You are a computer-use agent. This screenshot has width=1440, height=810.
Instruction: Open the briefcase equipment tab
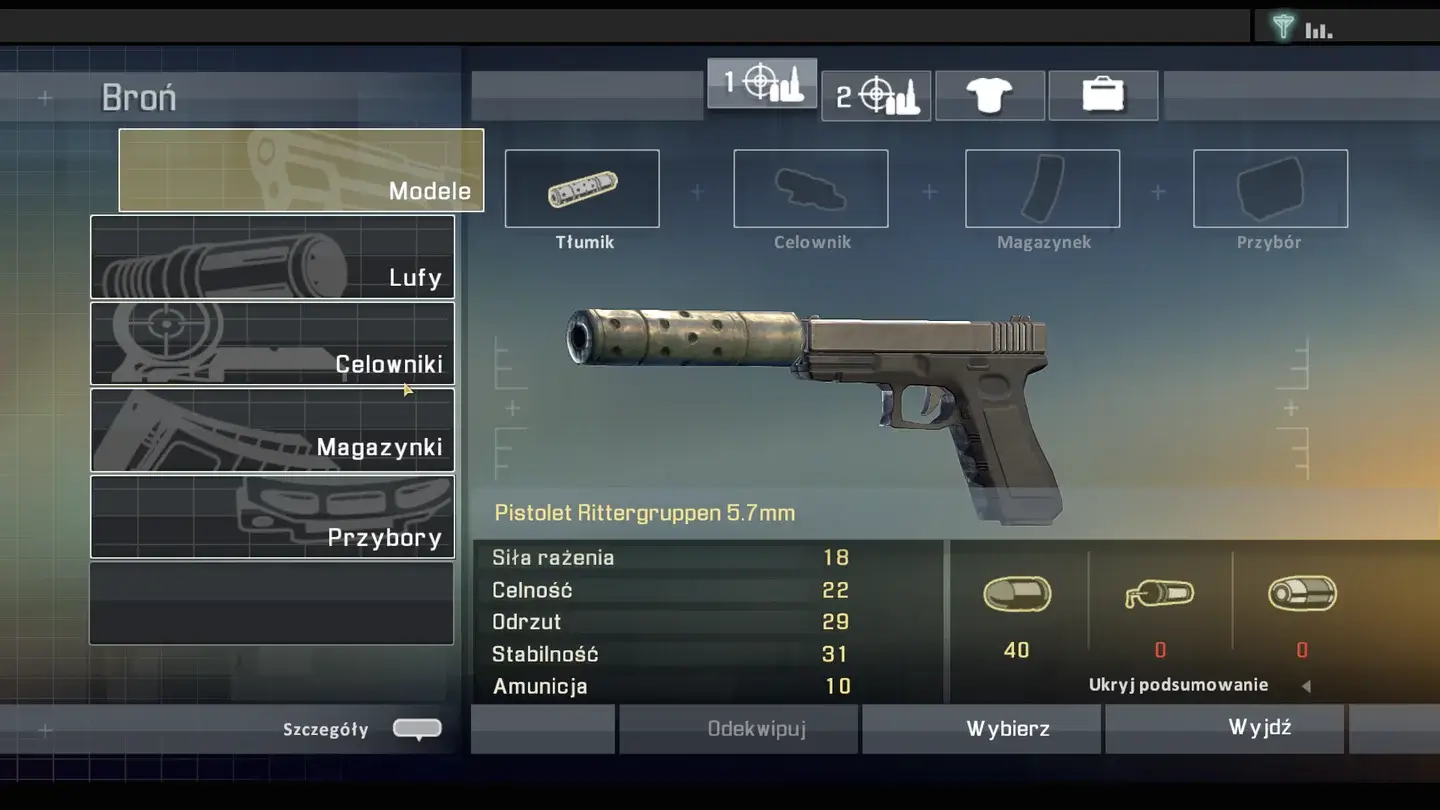click(x=1103, y=96)
